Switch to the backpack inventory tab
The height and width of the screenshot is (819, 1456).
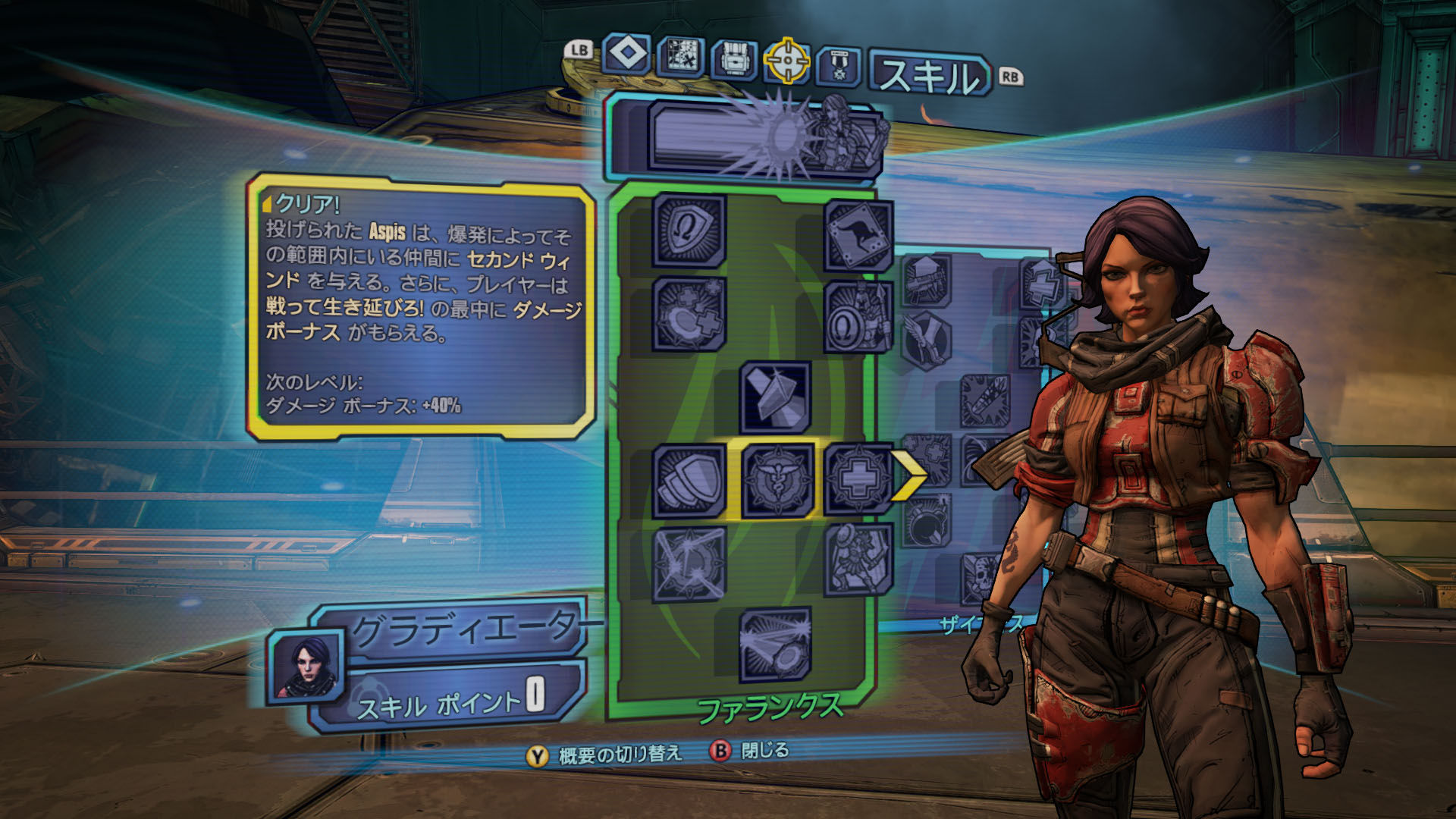click(734, 59)
